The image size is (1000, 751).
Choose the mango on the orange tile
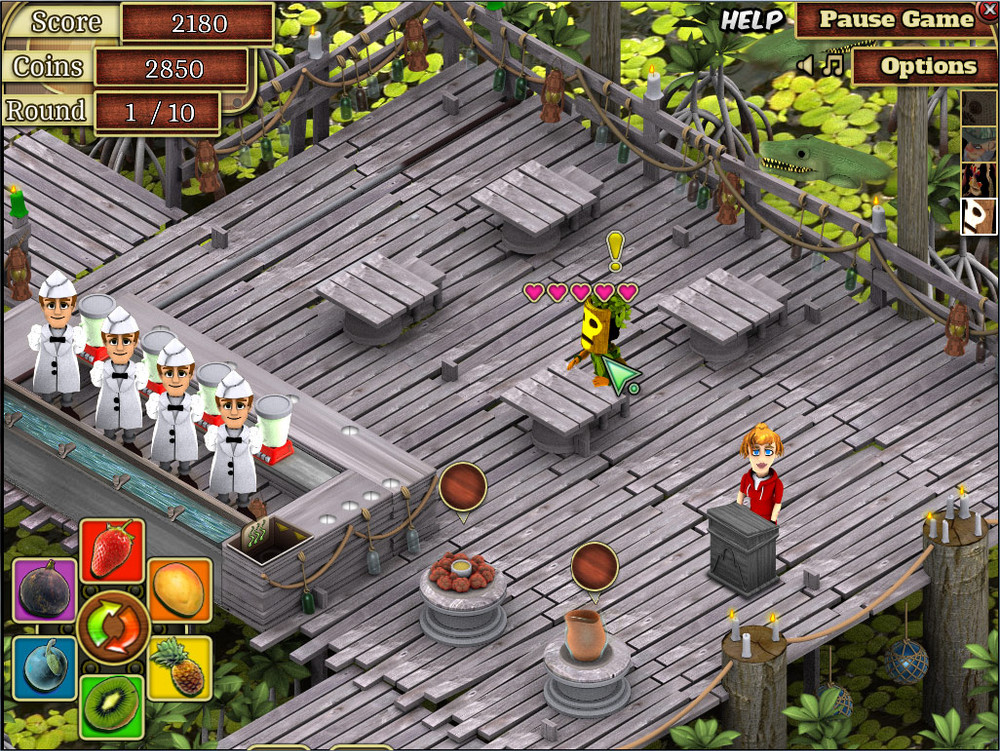pos(179,588)
